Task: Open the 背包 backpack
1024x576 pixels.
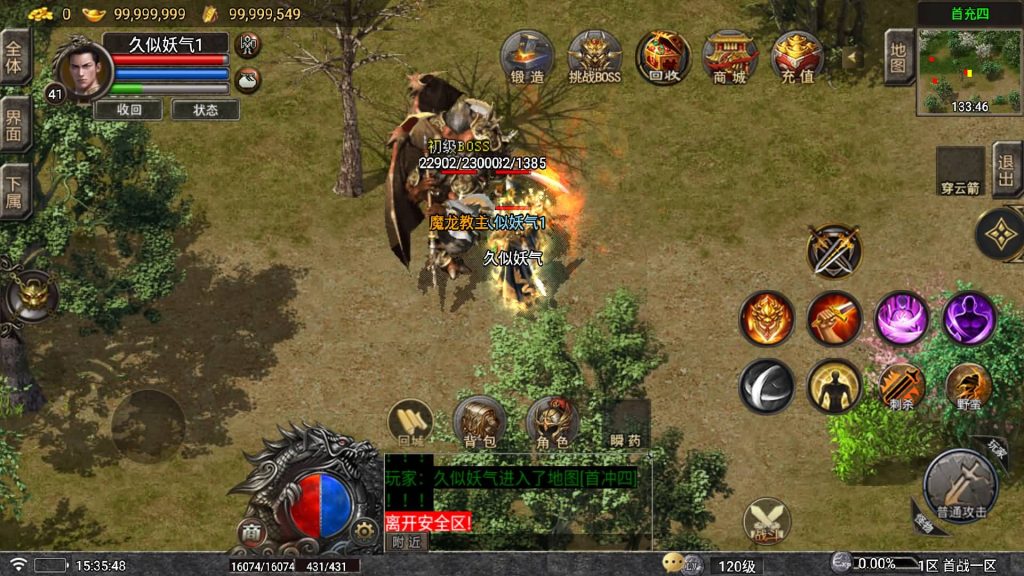Action: coord(477,421)
